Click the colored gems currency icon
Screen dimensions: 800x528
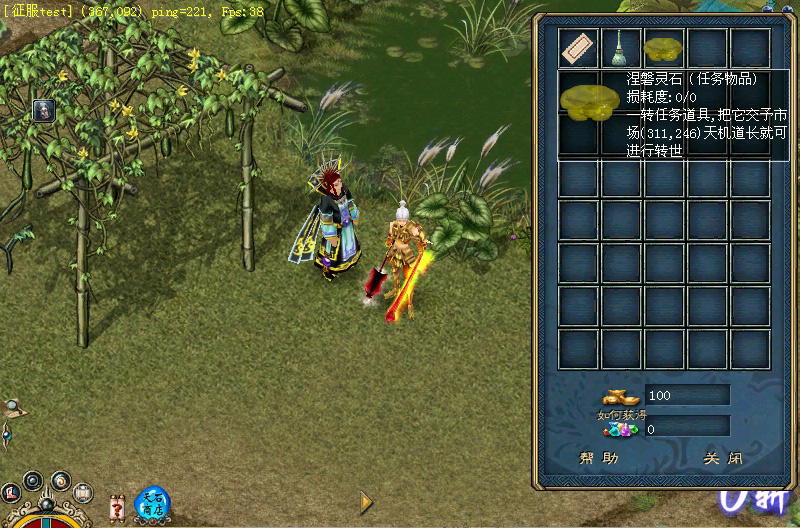point(620,429)
